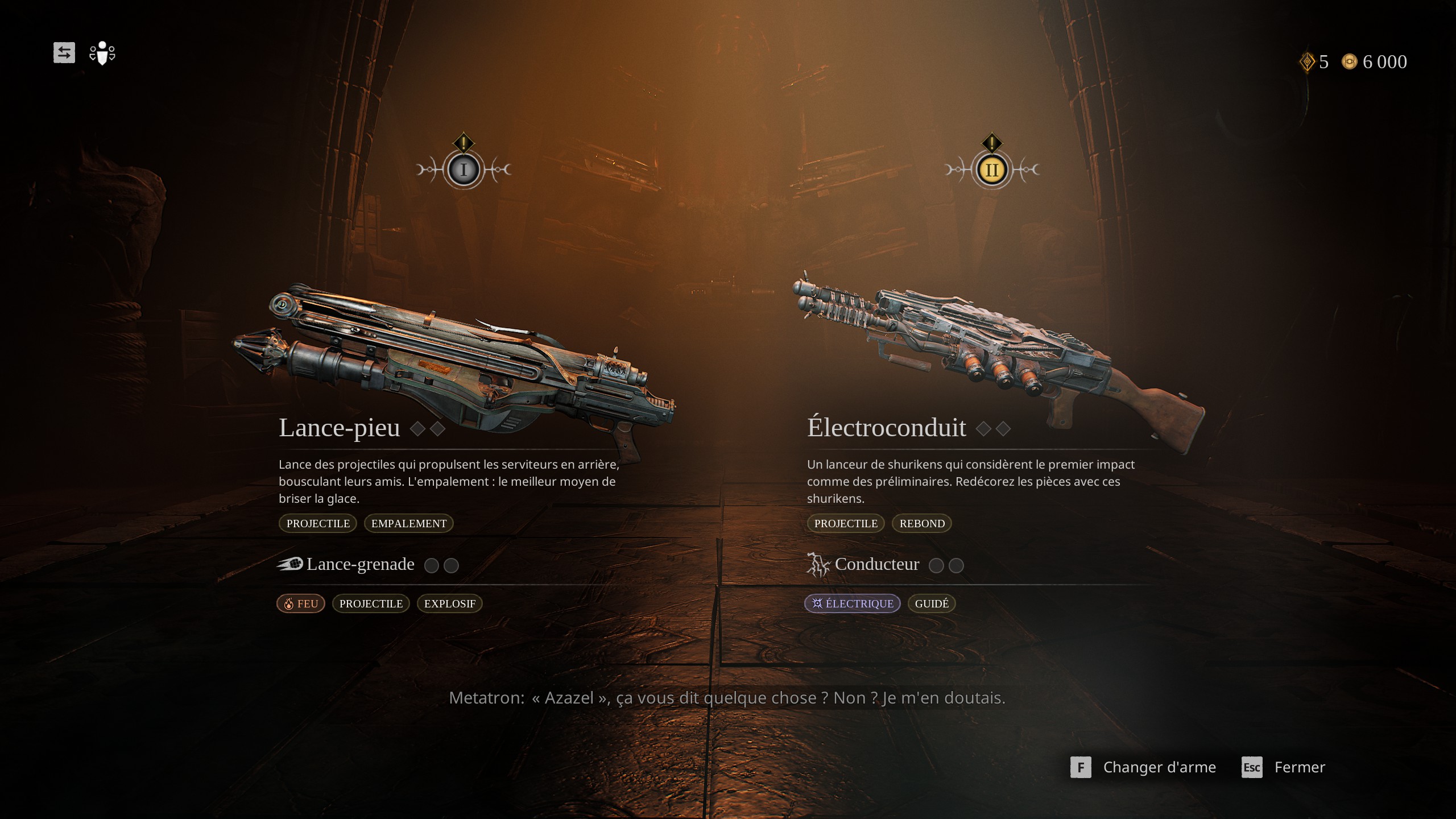Screen dimensions: 1456x819
Task: Select the slot II weapon medallion
Action: click(x=992, y=169)
